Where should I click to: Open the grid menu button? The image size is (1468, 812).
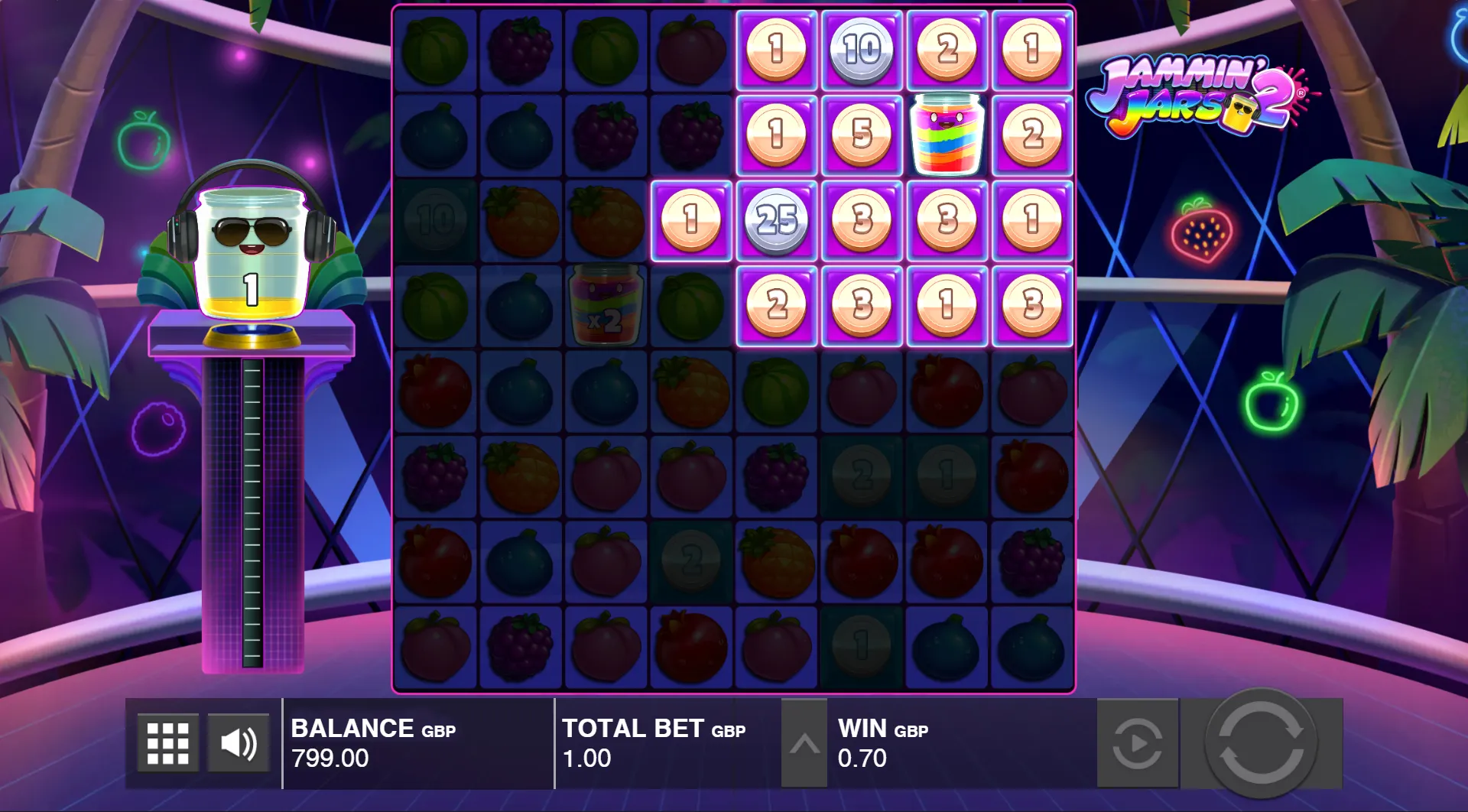167,742
